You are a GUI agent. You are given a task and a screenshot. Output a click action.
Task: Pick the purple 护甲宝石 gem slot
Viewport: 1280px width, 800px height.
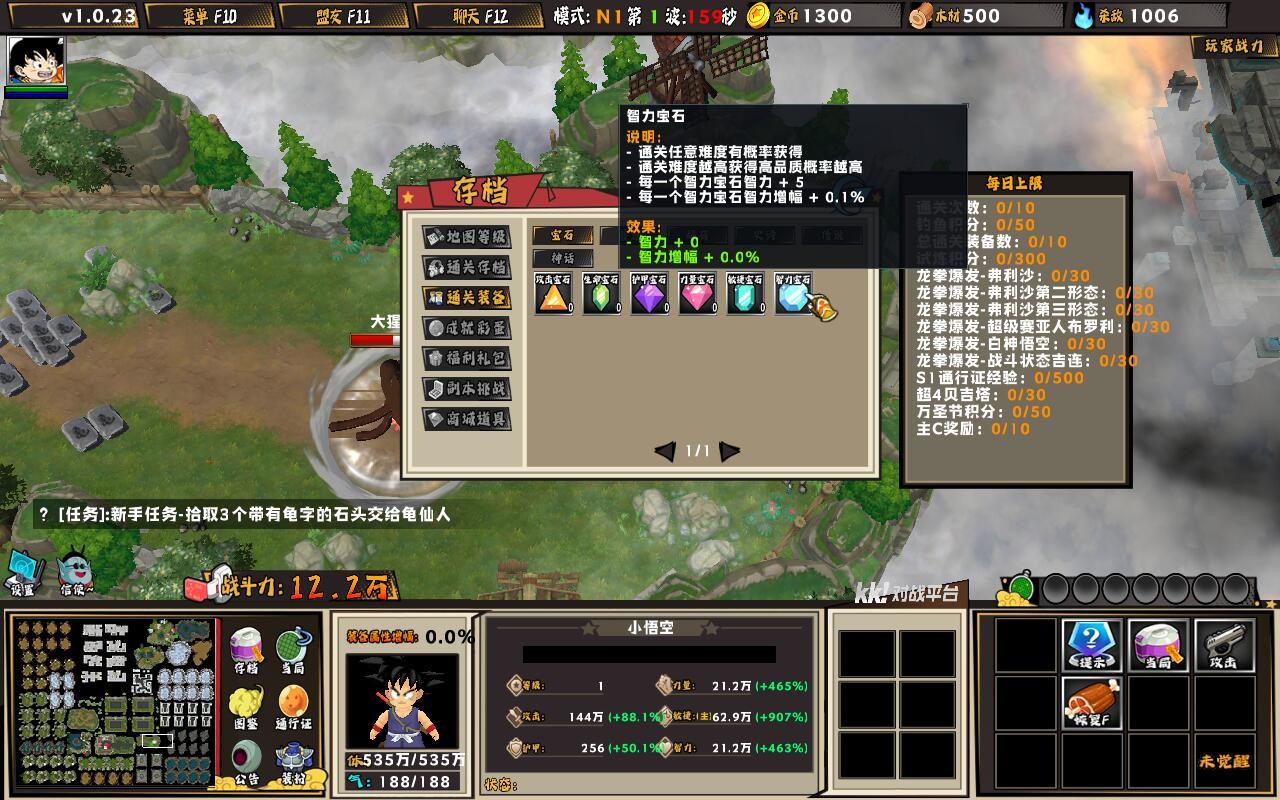click(649, 296)
